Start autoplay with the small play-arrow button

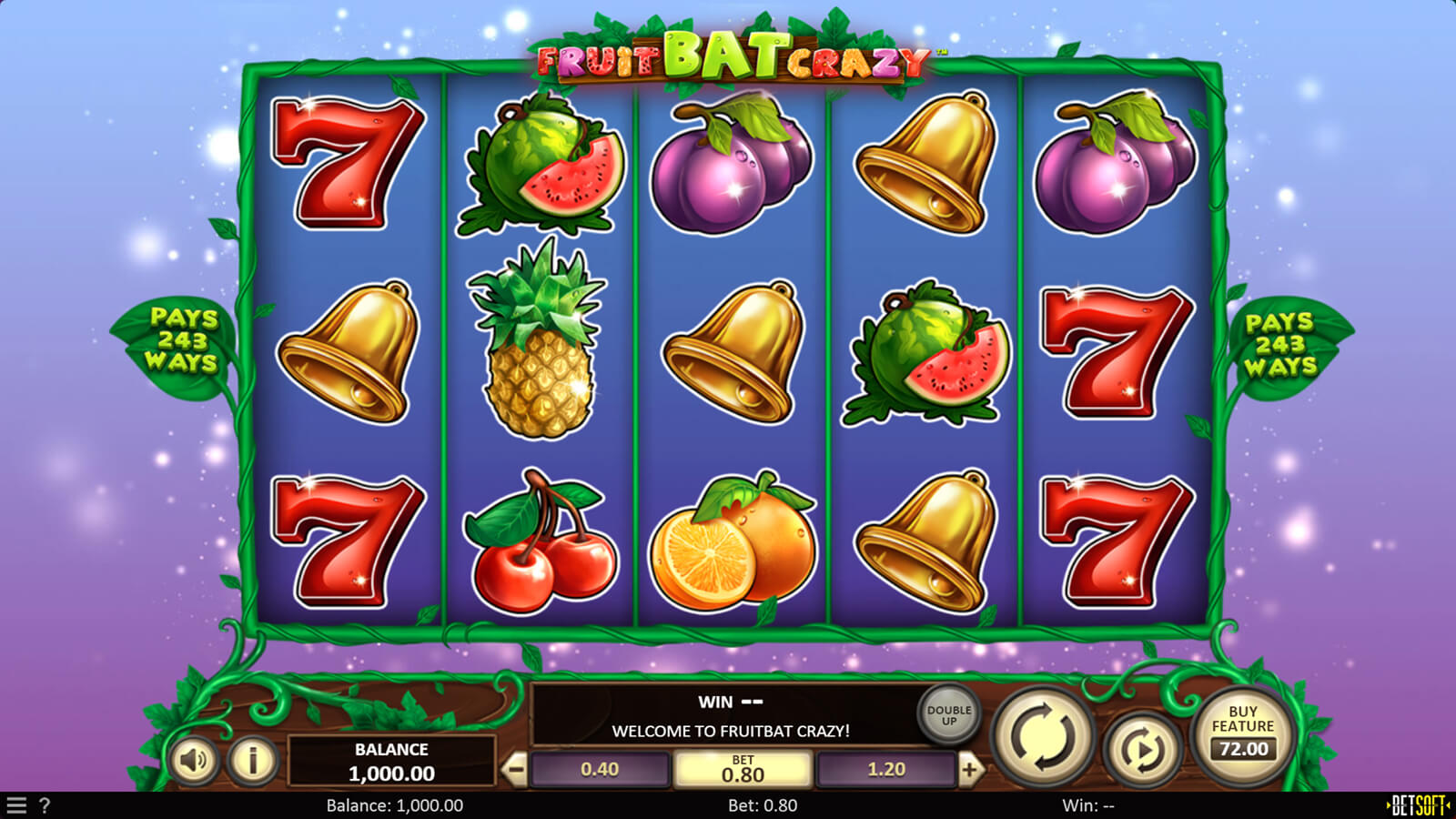[1142, 749]
